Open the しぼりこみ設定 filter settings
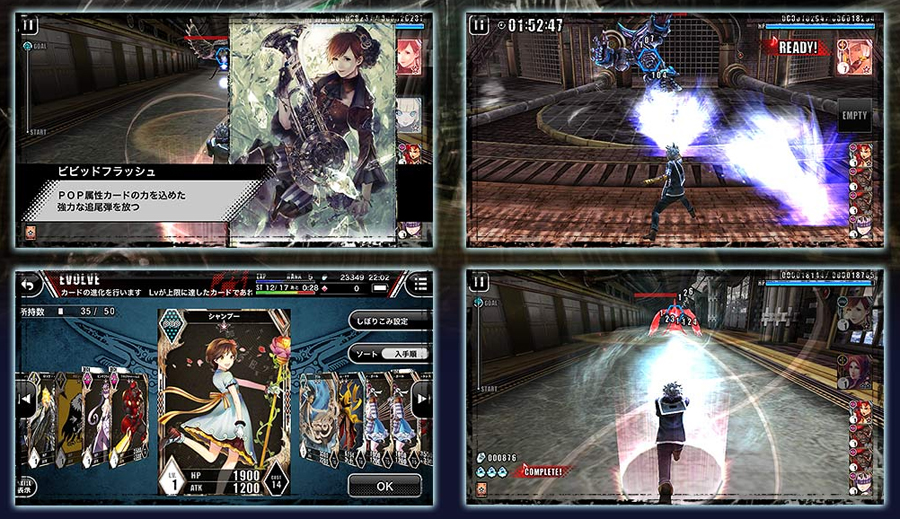Screen dimensions: 900x519 (x=389, y=320)
